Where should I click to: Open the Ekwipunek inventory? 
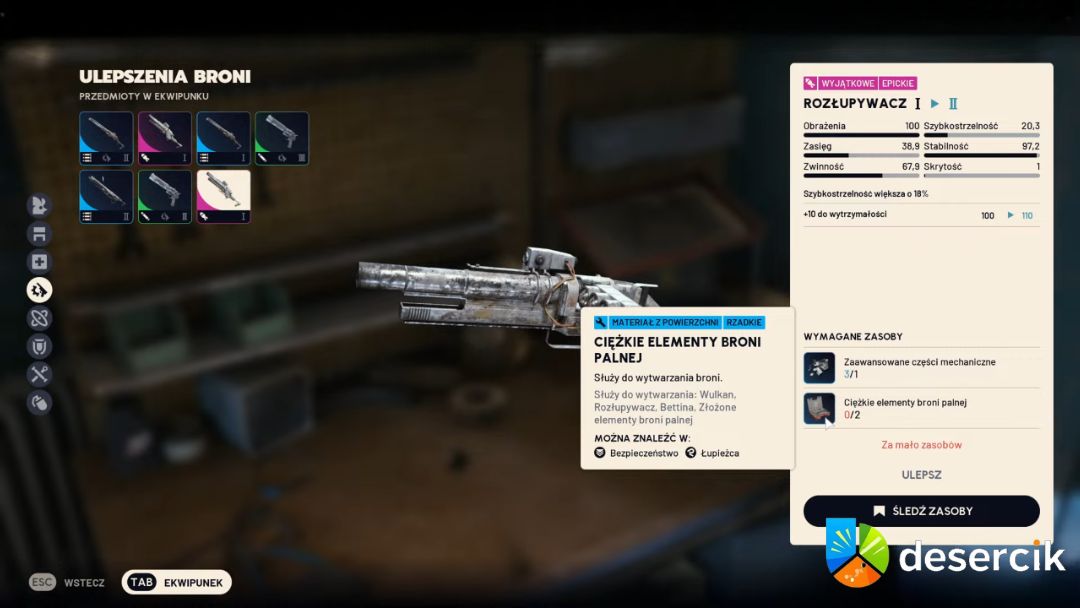pyautogui.click(x=177, y=582)
